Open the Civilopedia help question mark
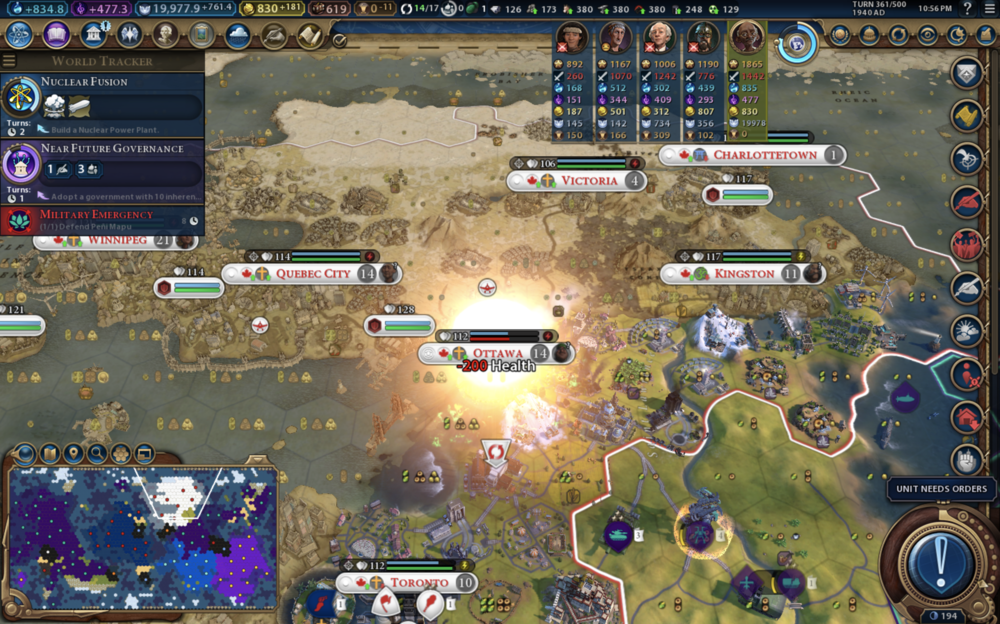 point(966,9)
